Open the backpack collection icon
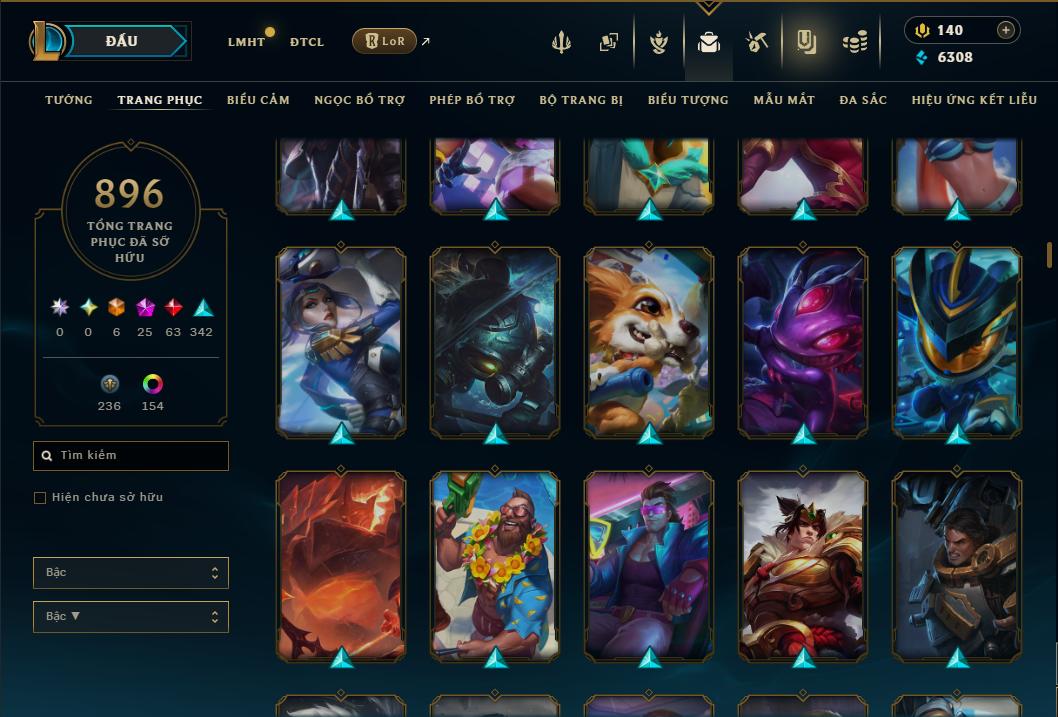Image resolution: width=1058 pixels, height=717 pixels. click(x=709, y=42)
